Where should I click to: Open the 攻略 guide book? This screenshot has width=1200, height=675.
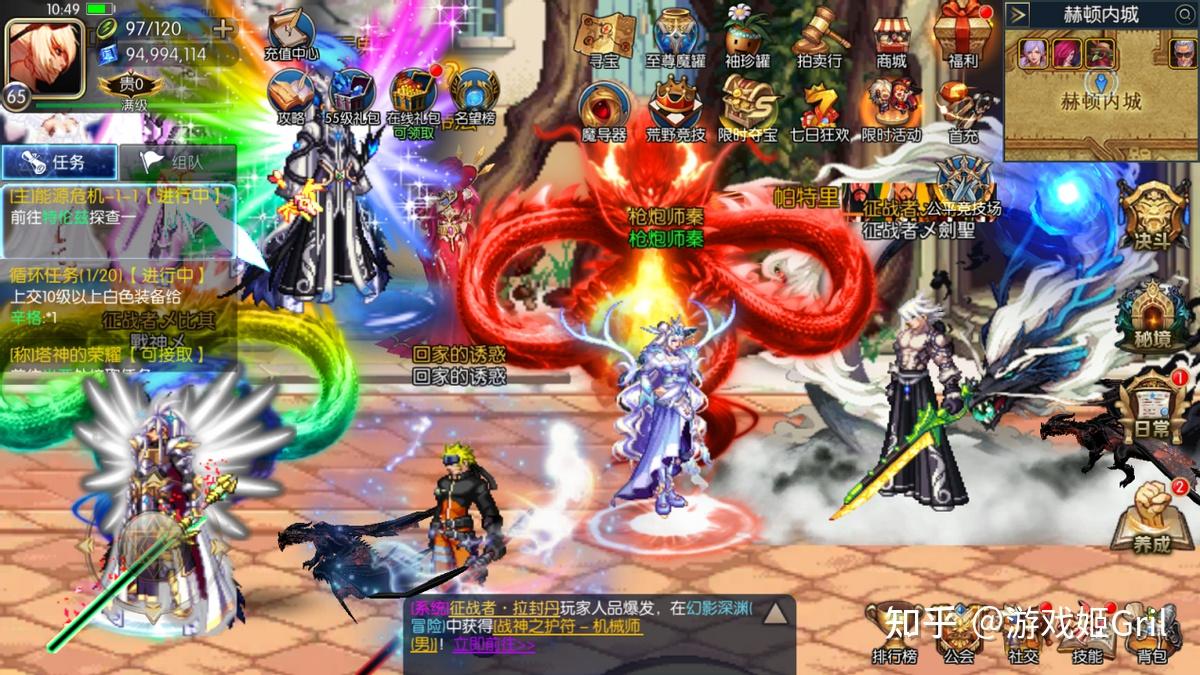pyautogui.click(x=291, y=95)
